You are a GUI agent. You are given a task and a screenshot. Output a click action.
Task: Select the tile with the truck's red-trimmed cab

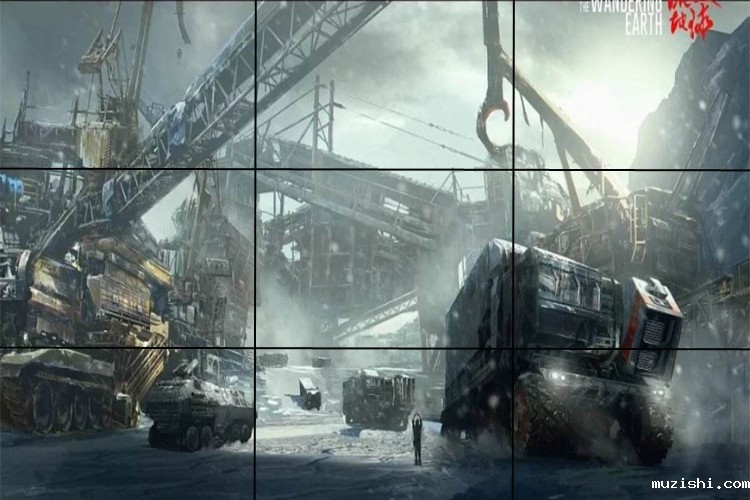632,258
